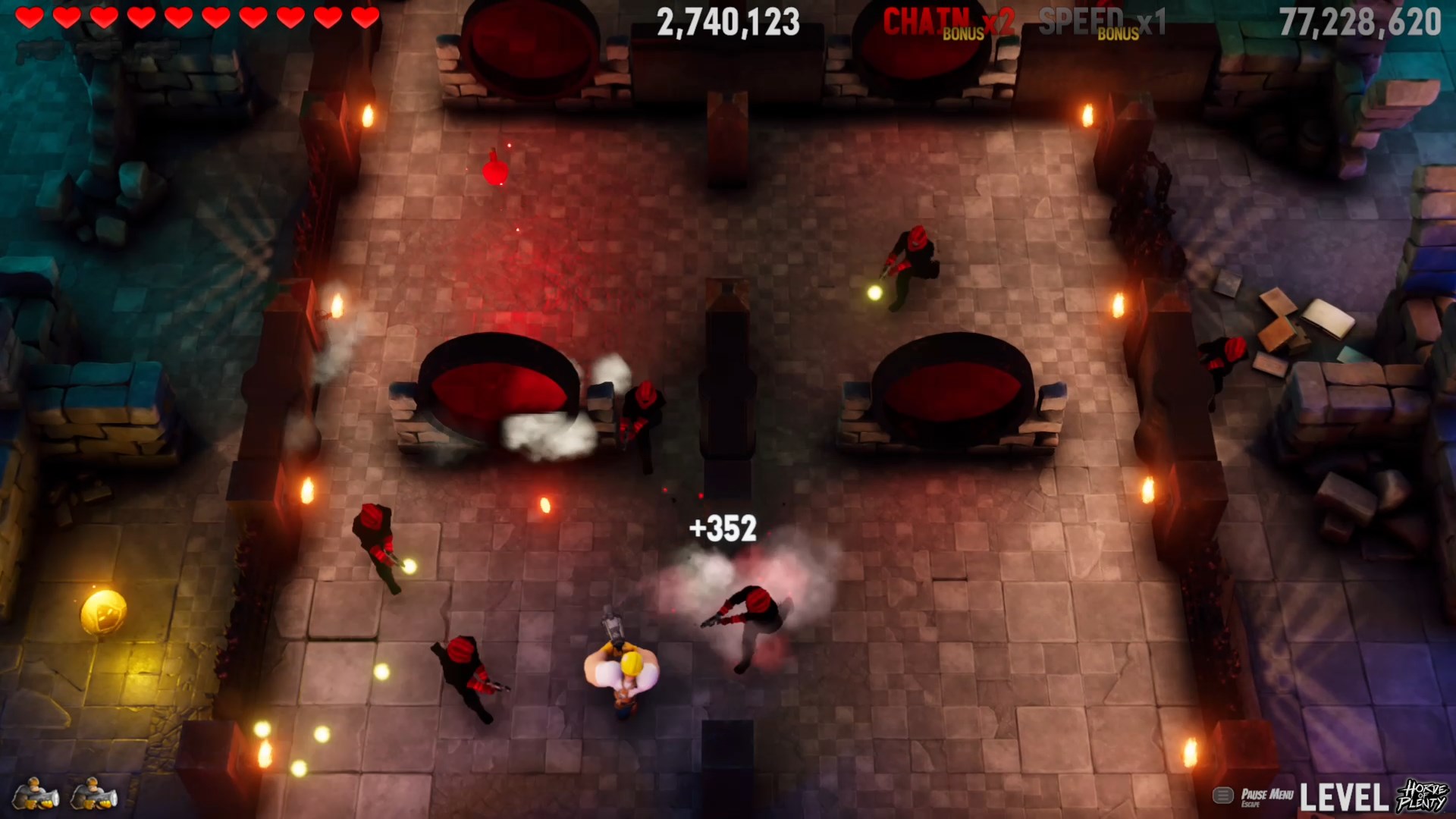This screenshot has width=1456, height=819.
Task: Select the middle shotgun icon under the health bar
Action: pyautogui.click(x=99, y=49)
